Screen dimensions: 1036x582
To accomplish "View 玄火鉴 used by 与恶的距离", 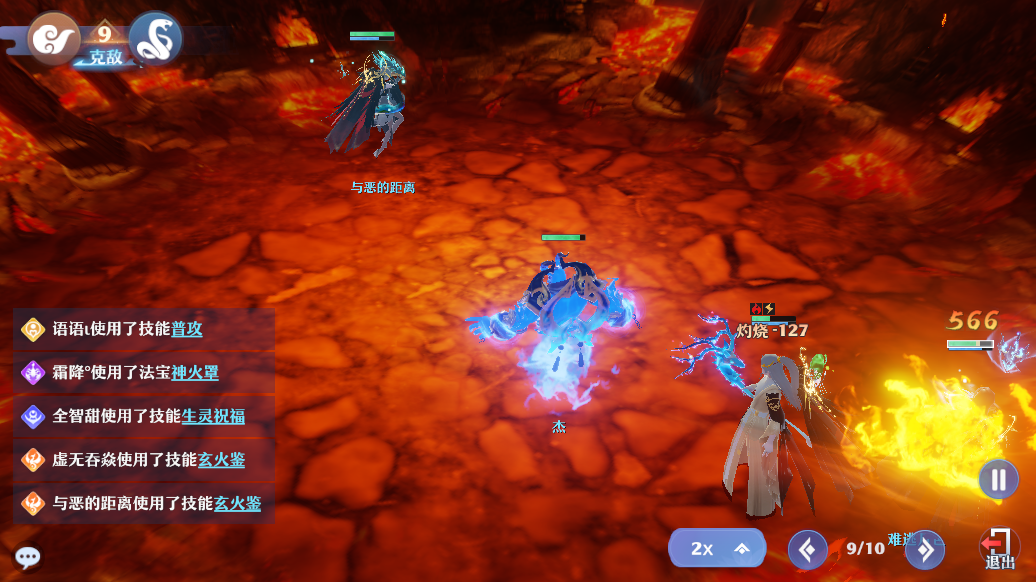I will click(237, 503).
